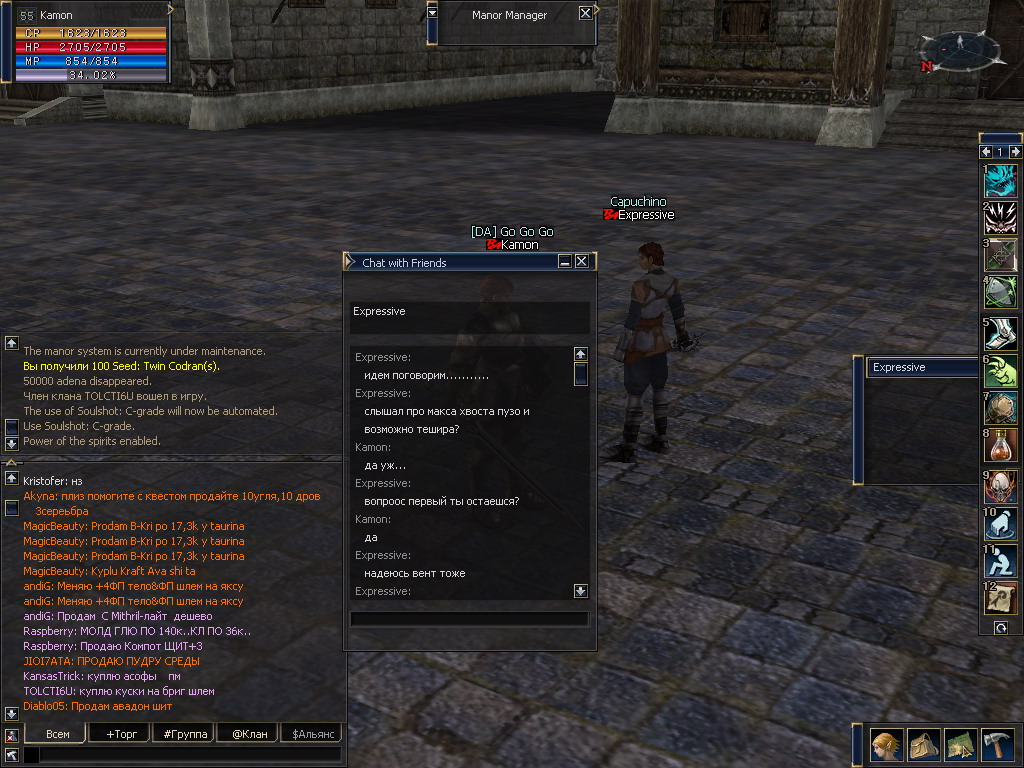The width and height of the screenshot is (1024, 768).
Task: Close the Manor Manager window
Action: (x=585, y=14)
